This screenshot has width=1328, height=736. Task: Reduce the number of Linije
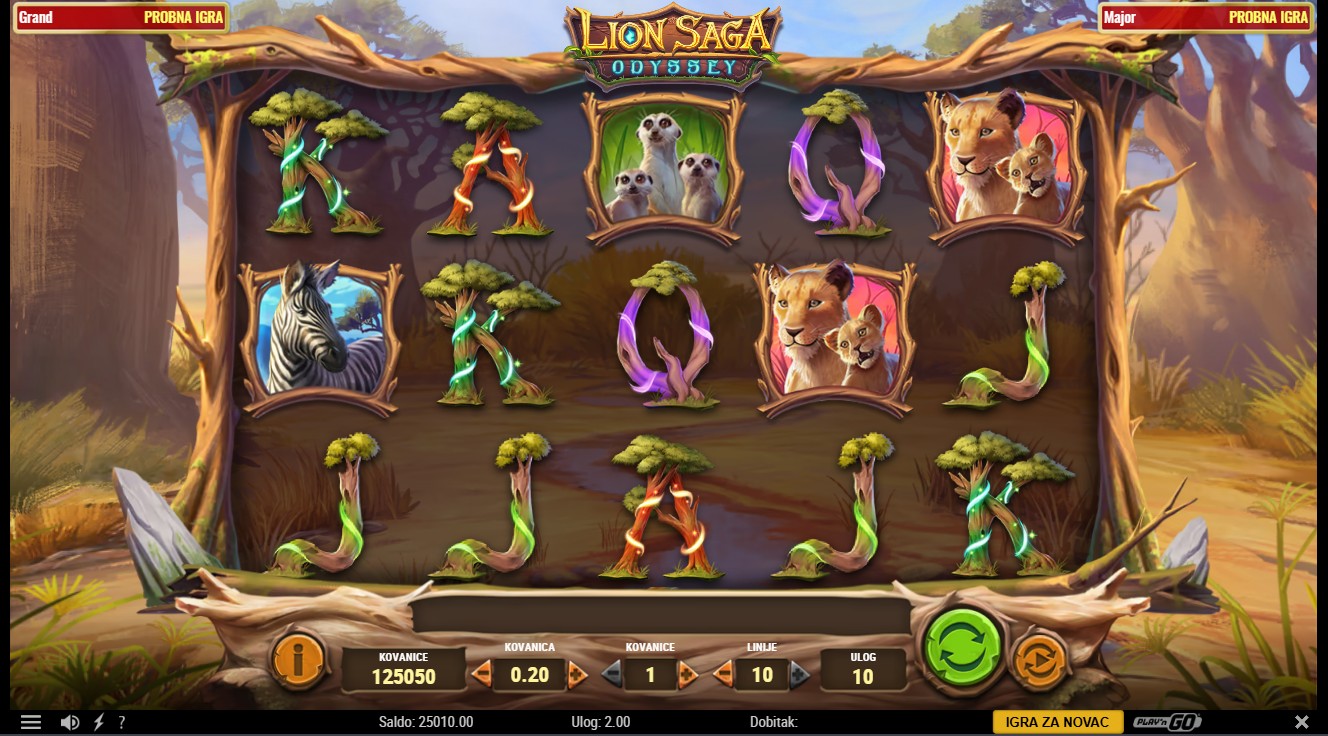[723, 675]
